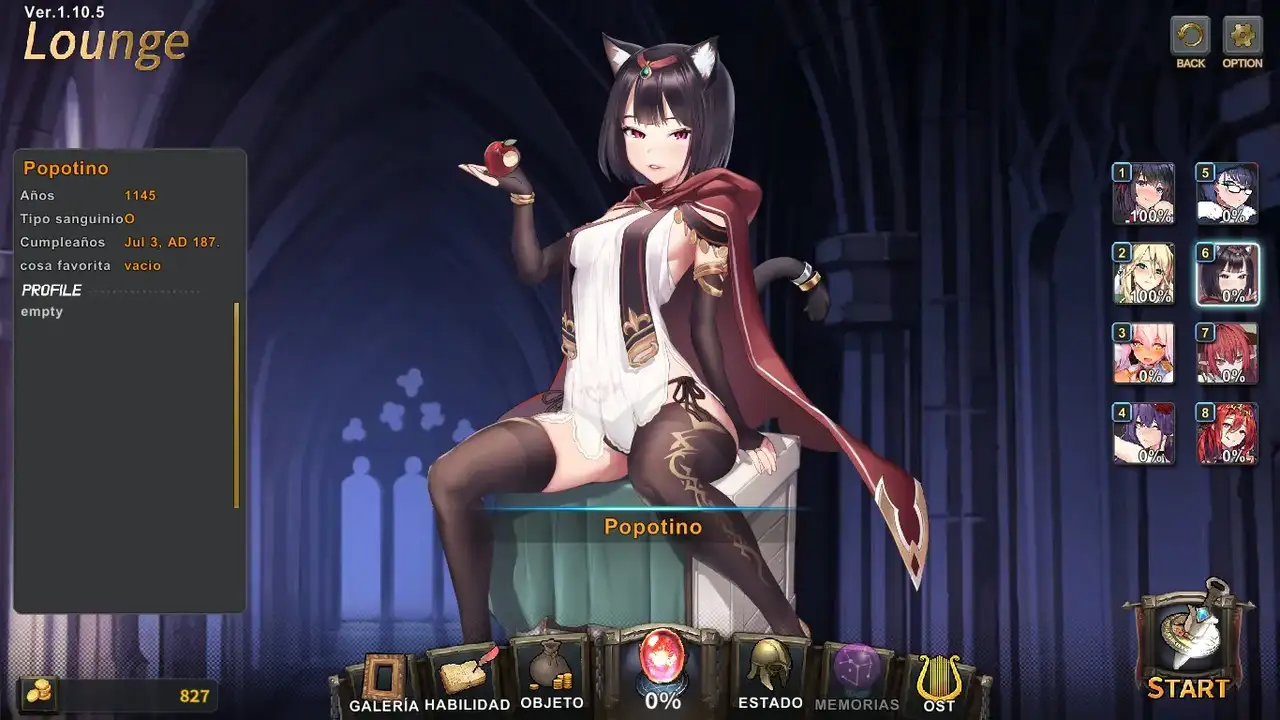Select highlighted character portrait number 6
Viewport: 1280px width, 720px height.
click(x=1227, y=274)
